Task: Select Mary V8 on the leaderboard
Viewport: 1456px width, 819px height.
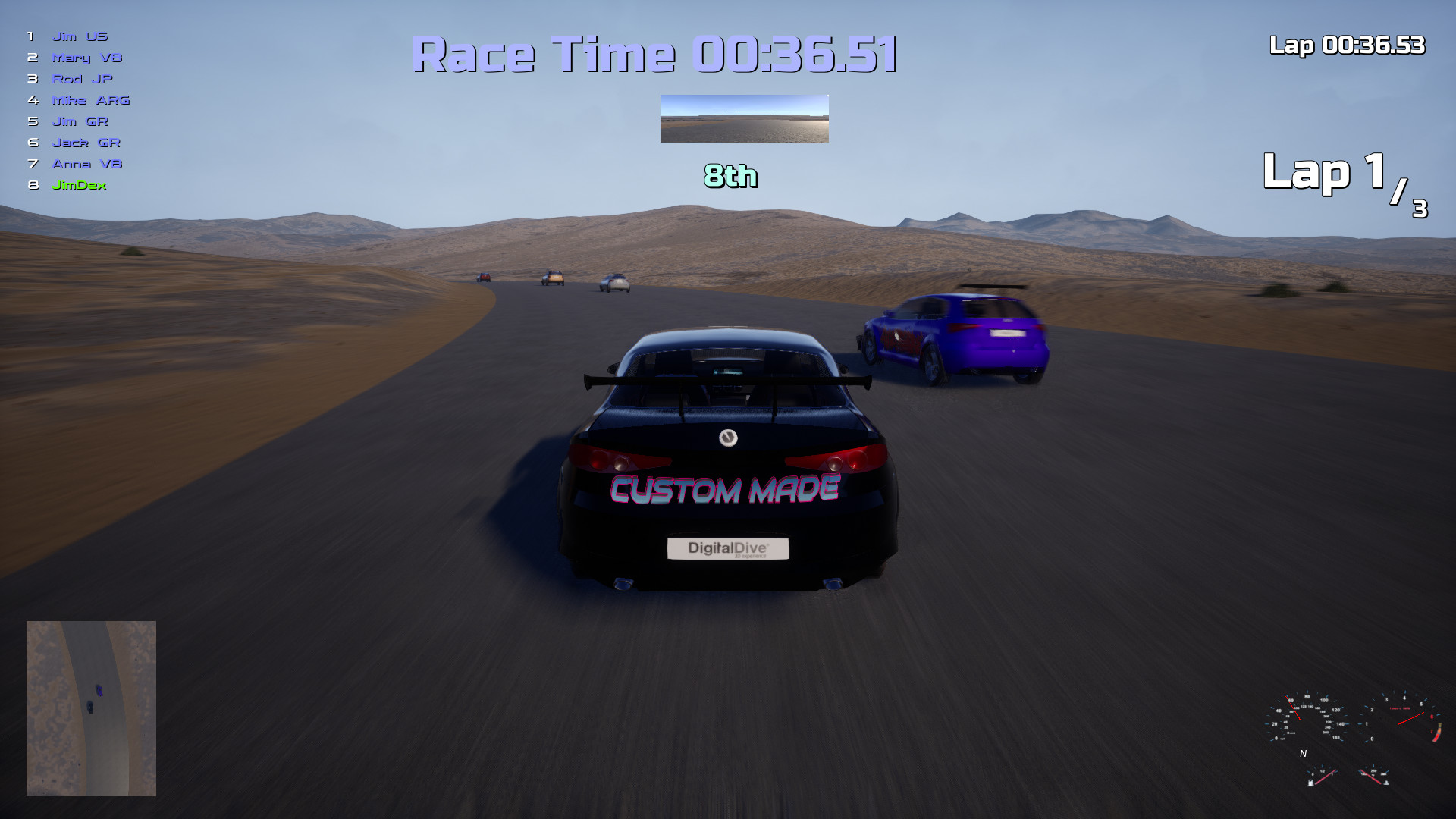Action: point(87,57)
